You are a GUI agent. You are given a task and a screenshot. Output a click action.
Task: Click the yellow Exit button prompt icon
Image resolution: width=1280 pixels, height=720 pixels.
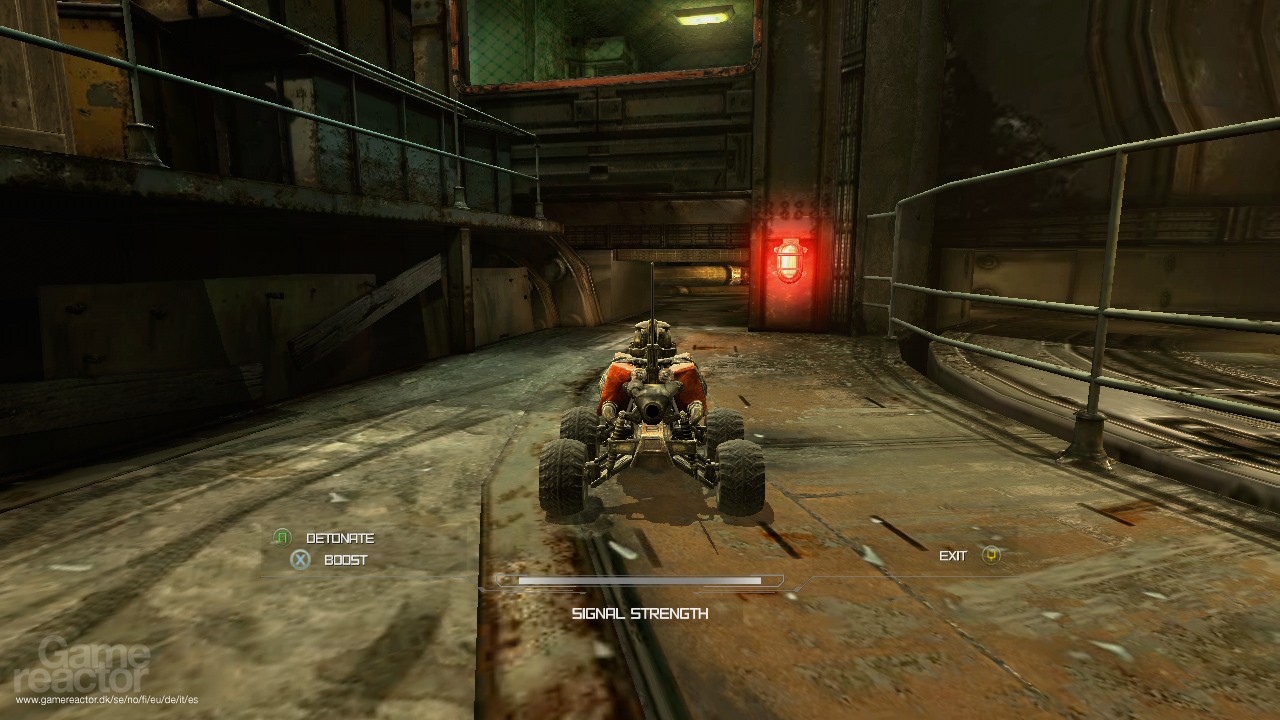[x=990, y=554]
